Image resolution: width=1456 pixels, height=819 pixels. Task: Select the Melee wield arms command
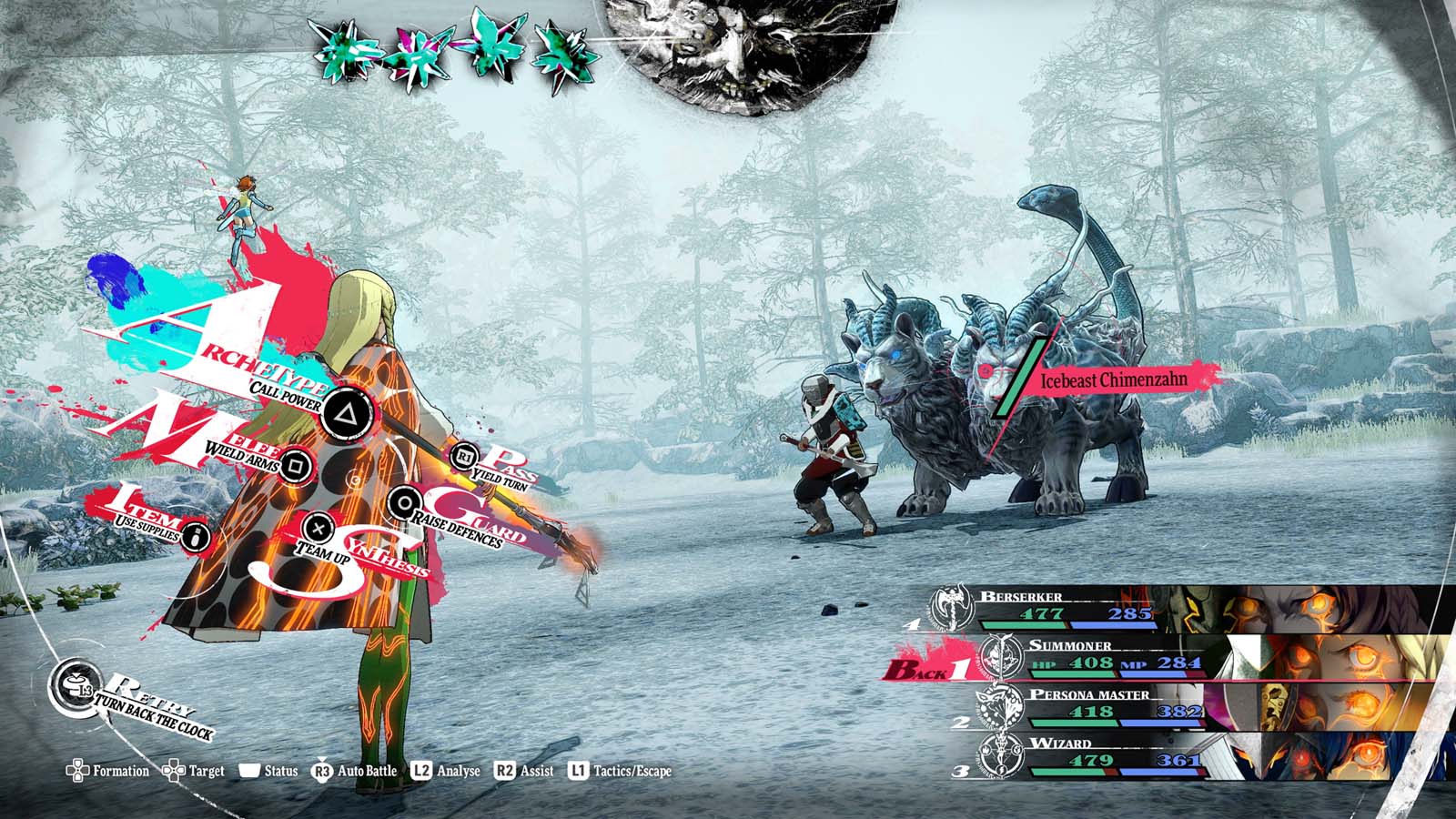point(294,465)
